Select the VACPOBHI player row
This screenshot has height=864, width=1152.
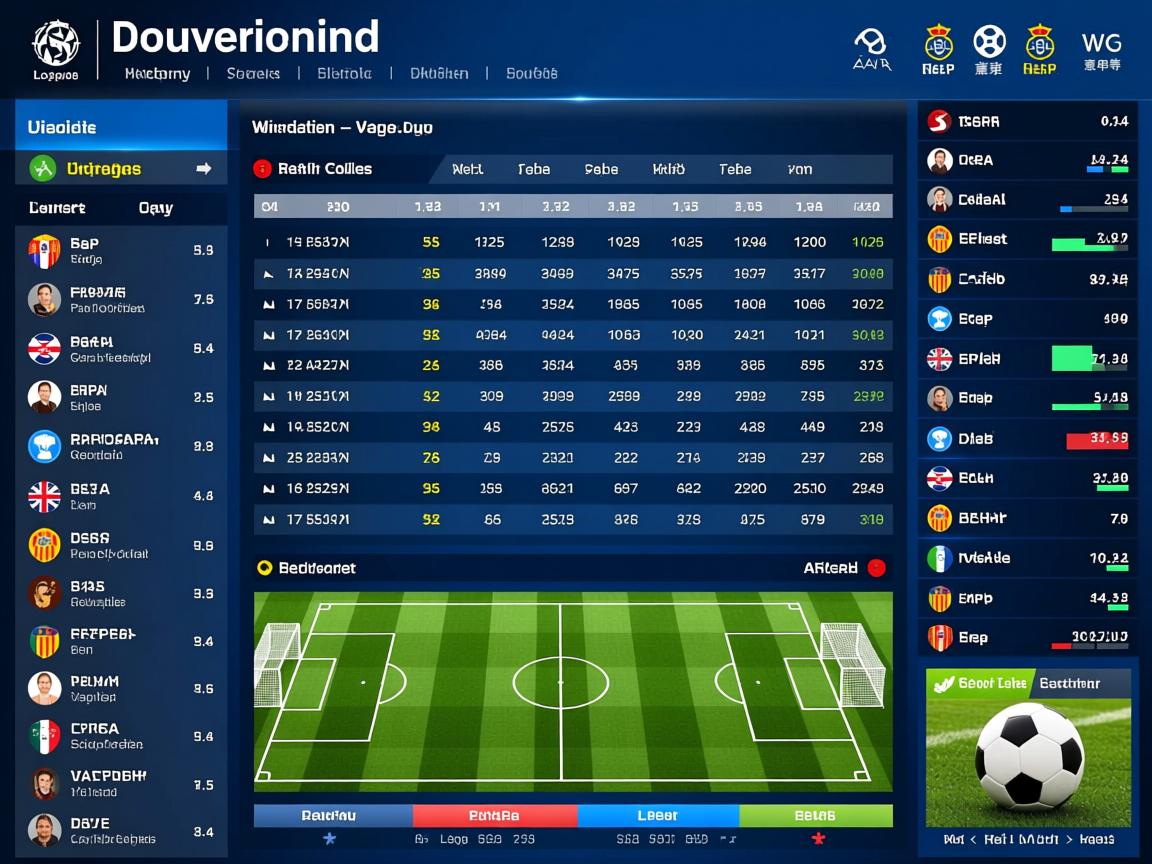click(x=121, y=783)
